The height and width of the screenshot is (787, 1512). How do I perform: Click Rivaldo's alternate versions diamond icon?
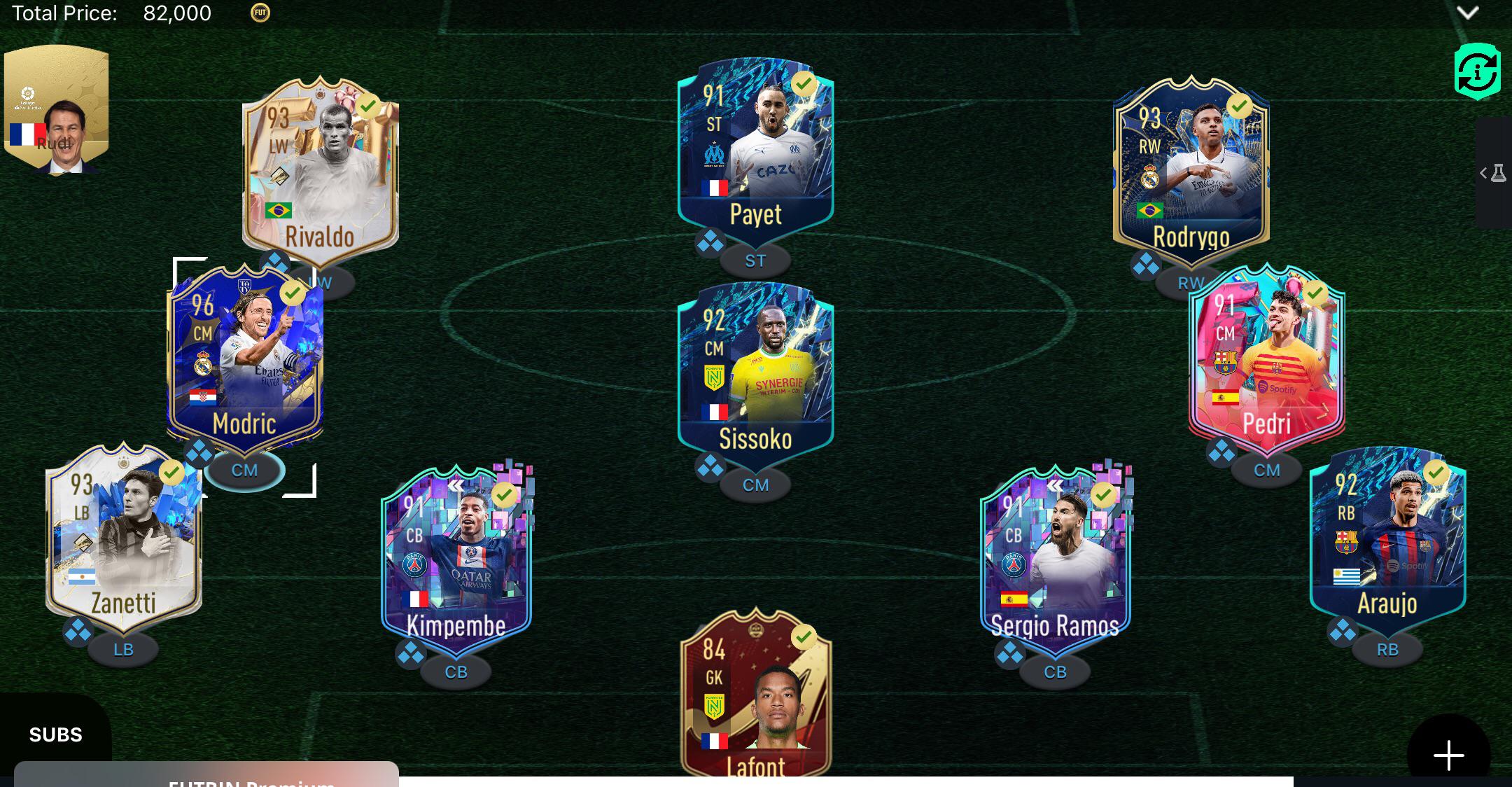pyautogui.click(x=275, y=261)
